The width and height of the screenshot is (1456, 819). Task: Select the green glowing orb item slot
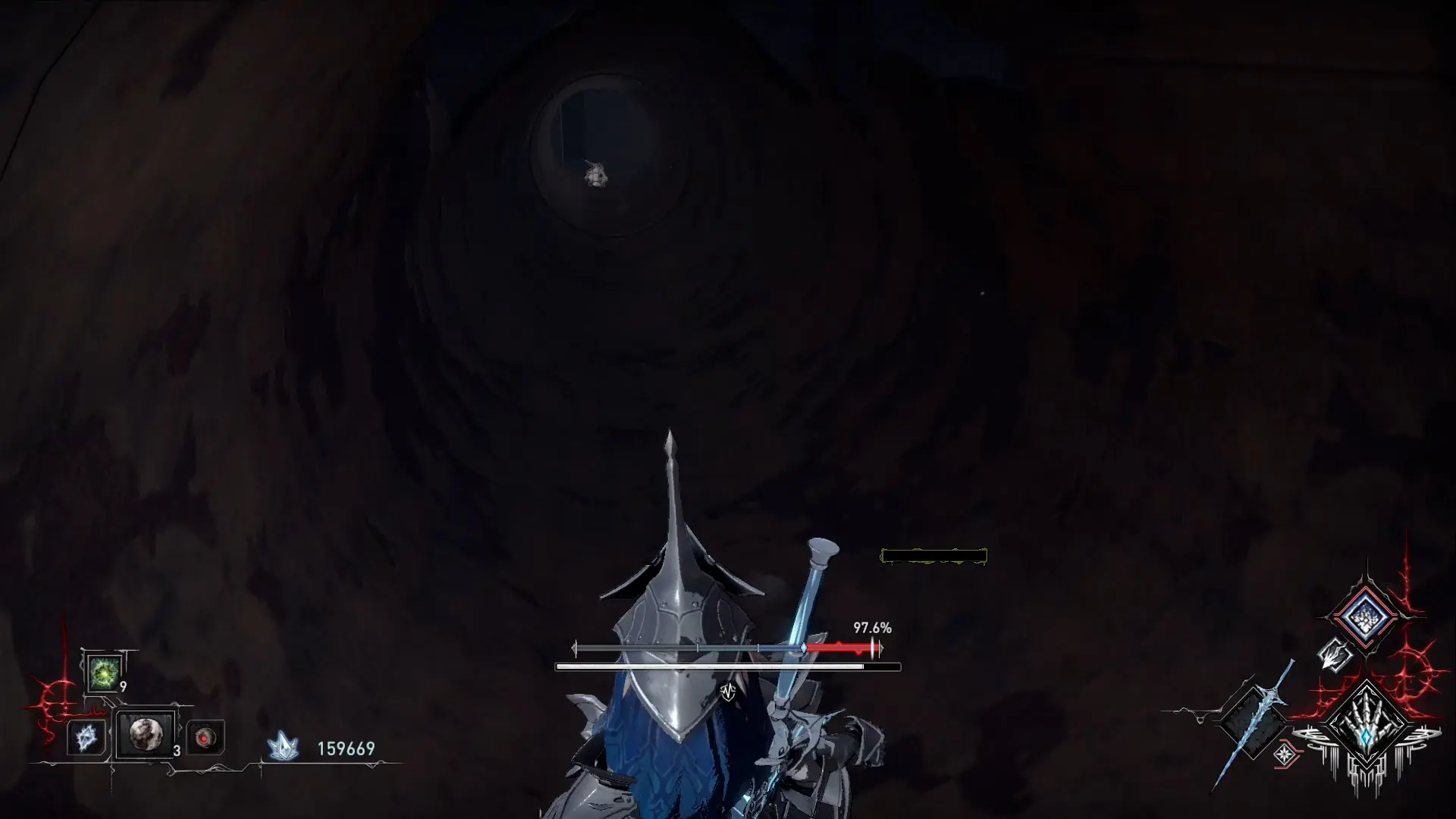point(103,673)
